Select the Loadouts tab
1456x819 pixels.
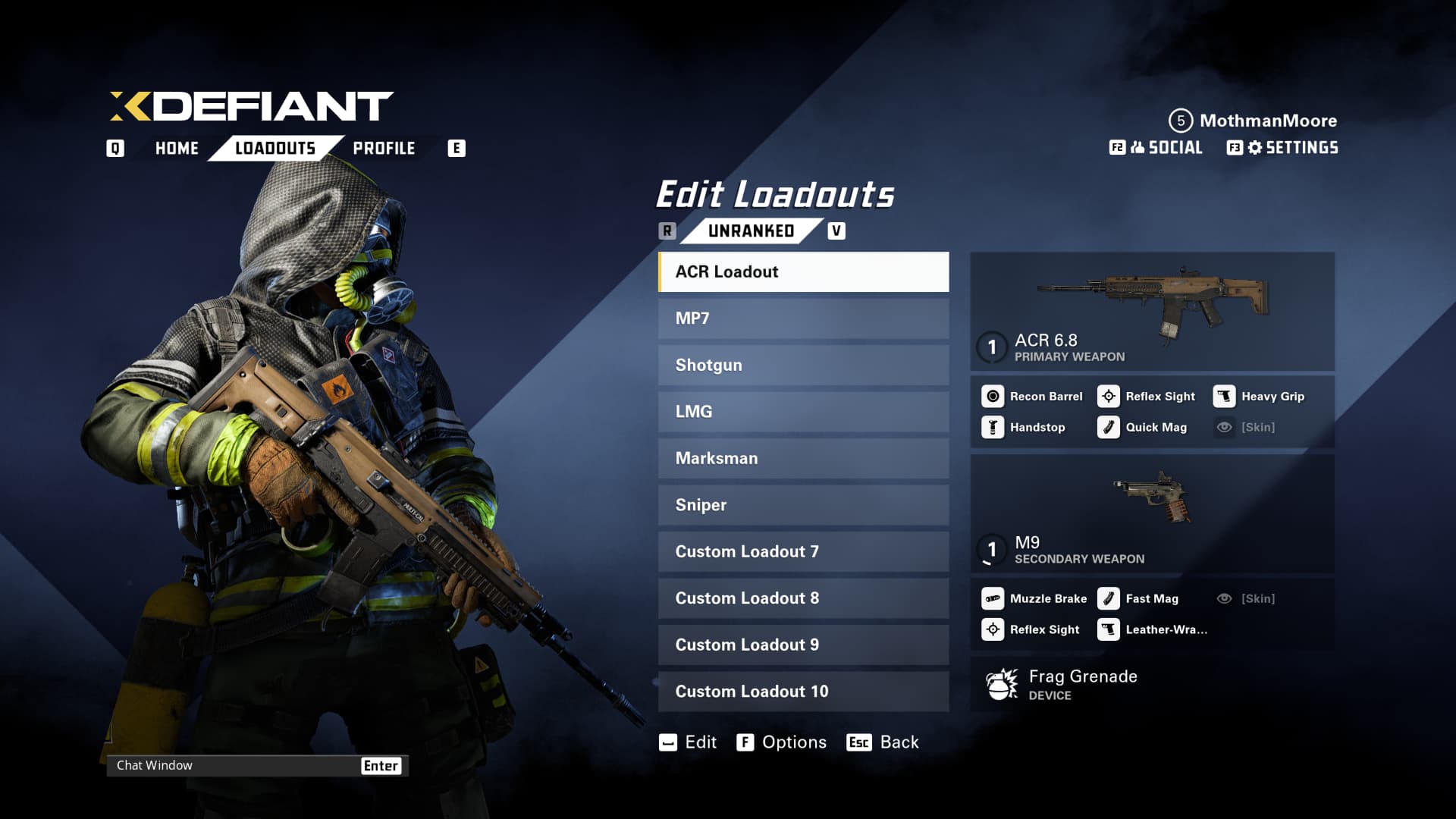(275, 148)
